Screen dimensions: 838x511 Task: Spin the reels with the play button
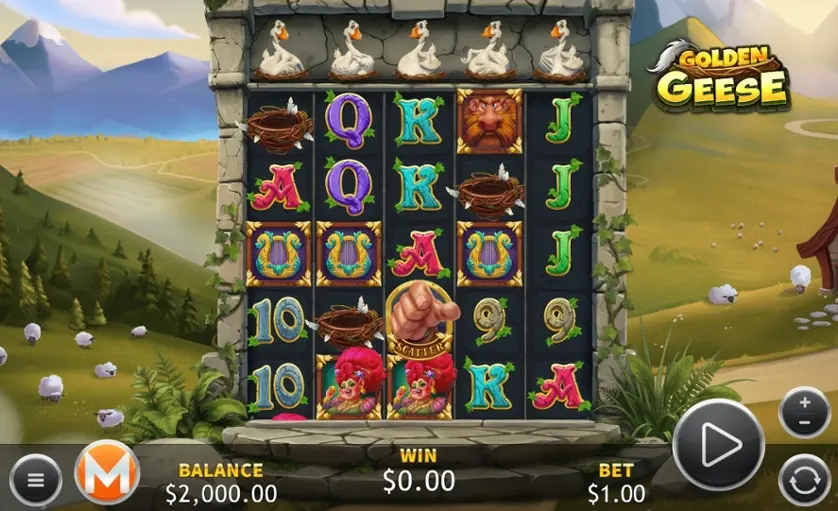[x=718, y=445]
